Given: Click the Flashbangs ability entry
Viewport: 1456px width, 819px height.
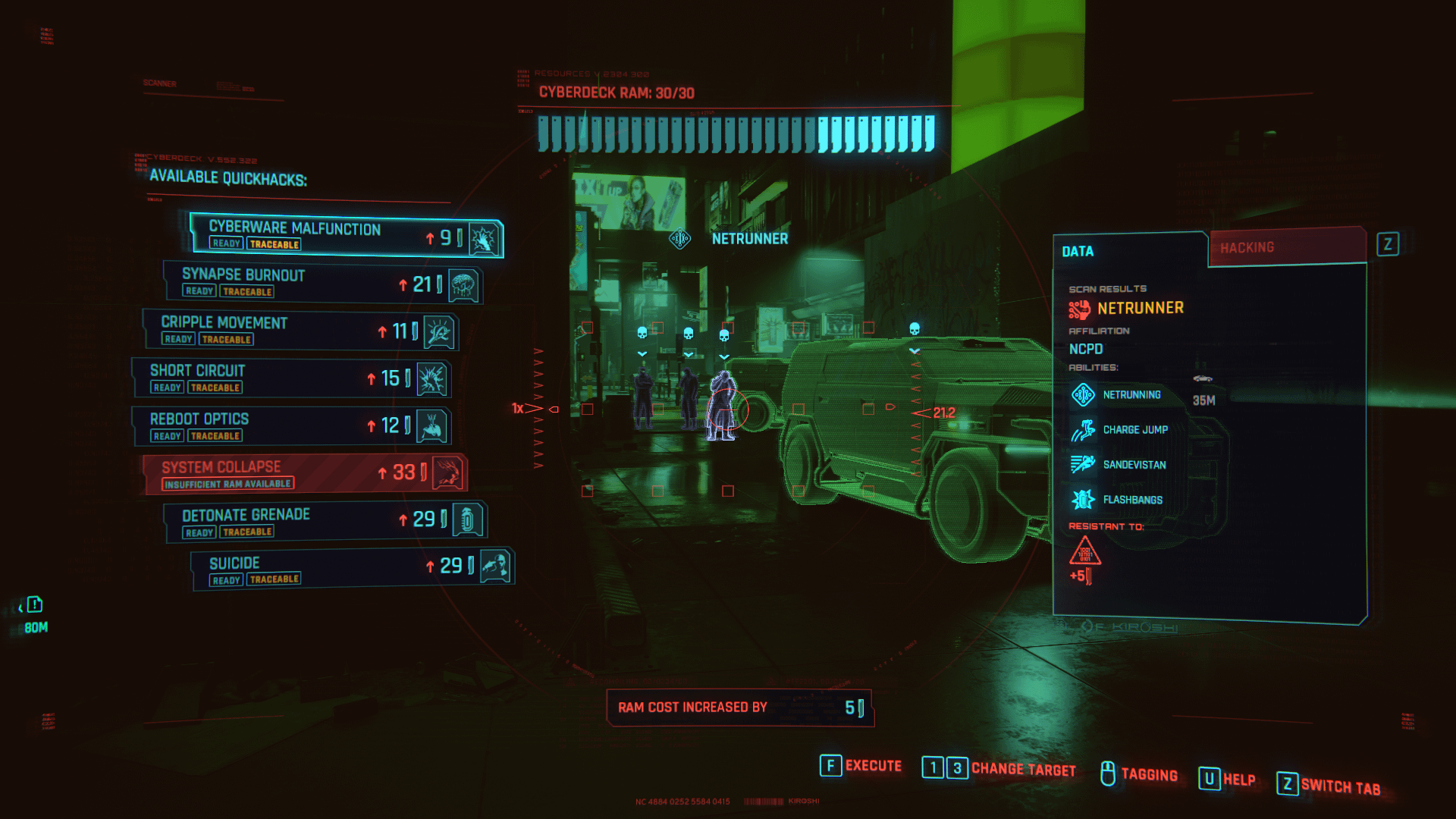Looking at the screenshot, I should click(x=1132, y=500).
